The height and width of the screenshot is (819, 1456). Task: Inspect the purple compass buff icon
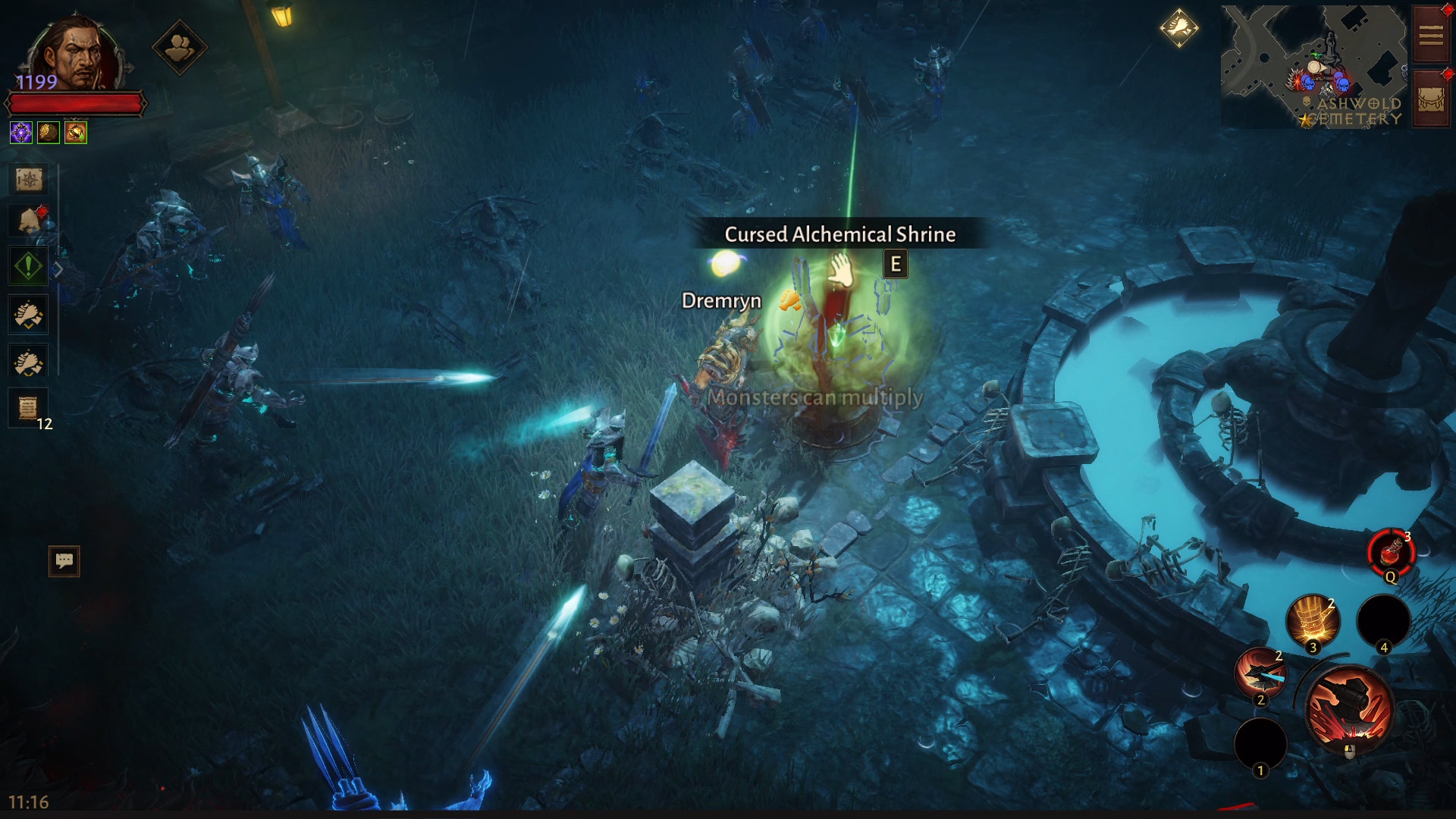tap(21, 133)
